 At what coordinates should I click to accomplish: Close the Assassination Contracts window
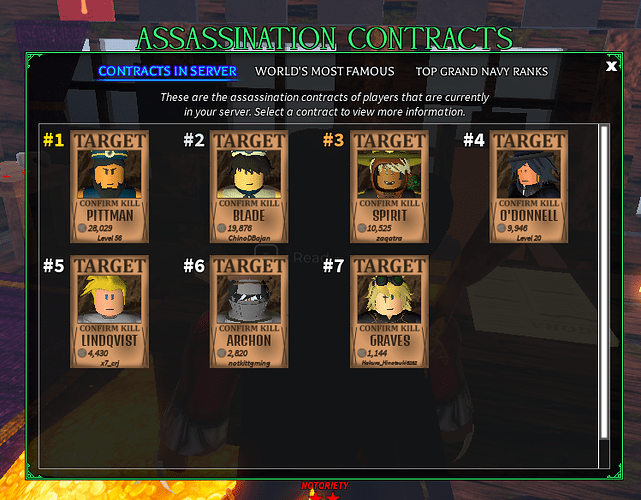pos(611,67)
